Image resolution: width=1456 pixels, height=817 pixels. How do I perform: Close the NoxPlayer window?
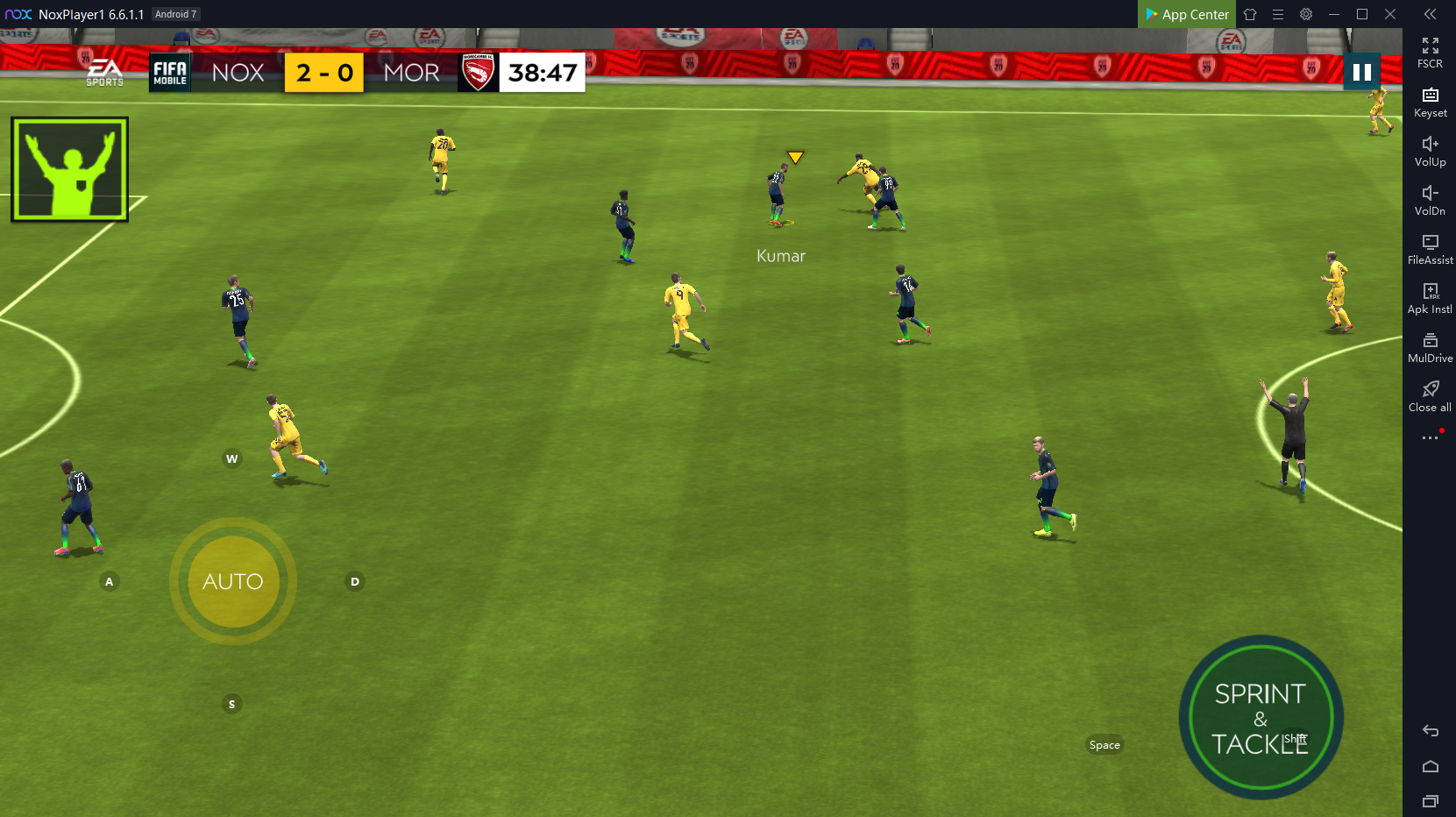click(x=1390, y=14)
